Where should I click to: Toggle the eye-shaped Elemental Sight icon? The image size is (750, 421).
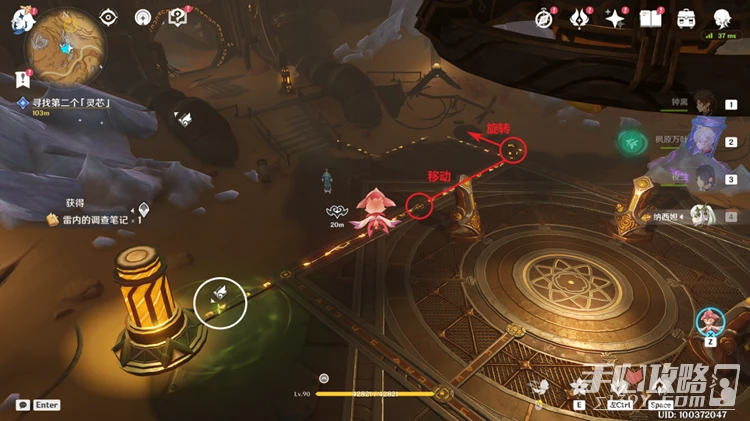(109, 17)
